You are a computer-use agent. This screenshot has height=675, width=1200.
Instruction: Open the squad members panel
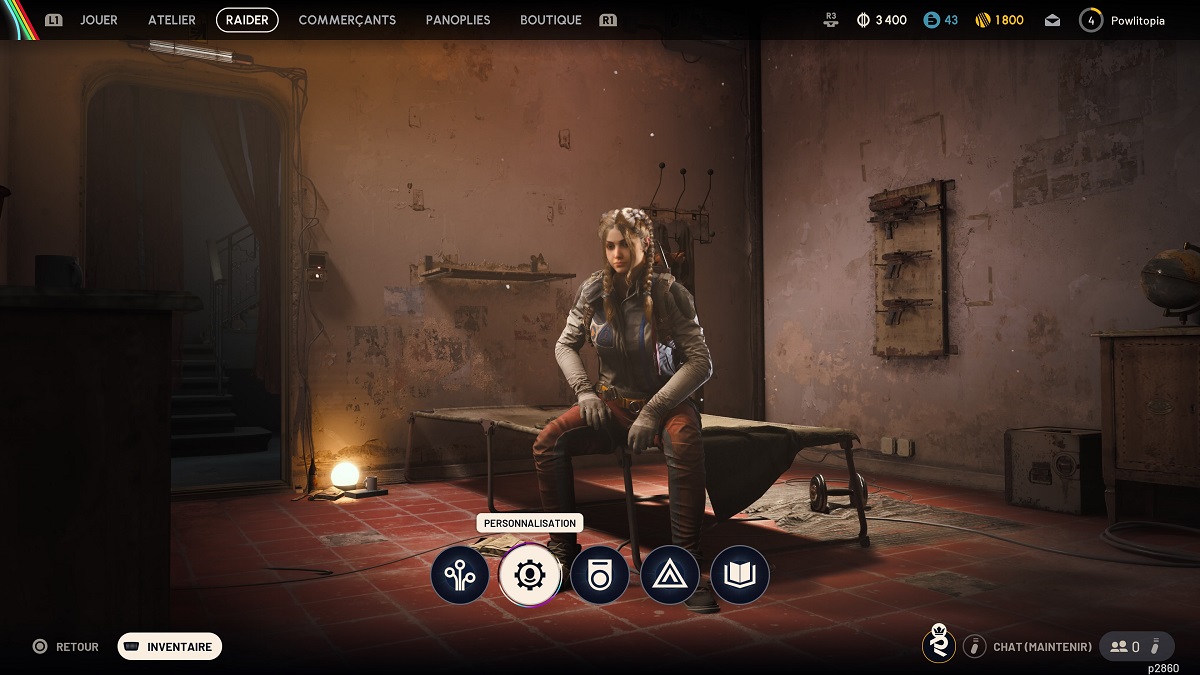tap(1135, 647)
